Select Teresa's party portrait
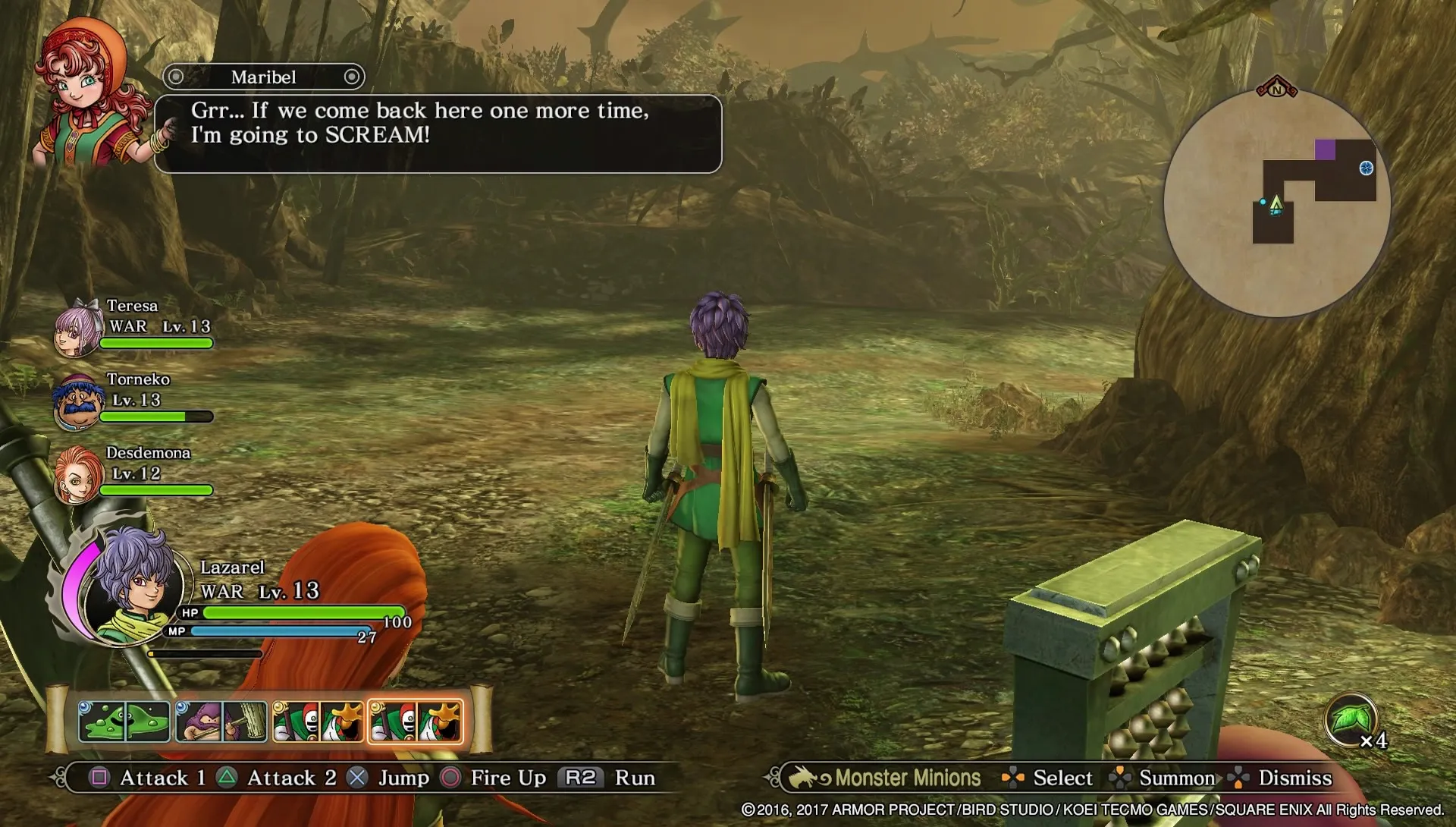This screenshot has height=827, width=1456. coord(77,329)
